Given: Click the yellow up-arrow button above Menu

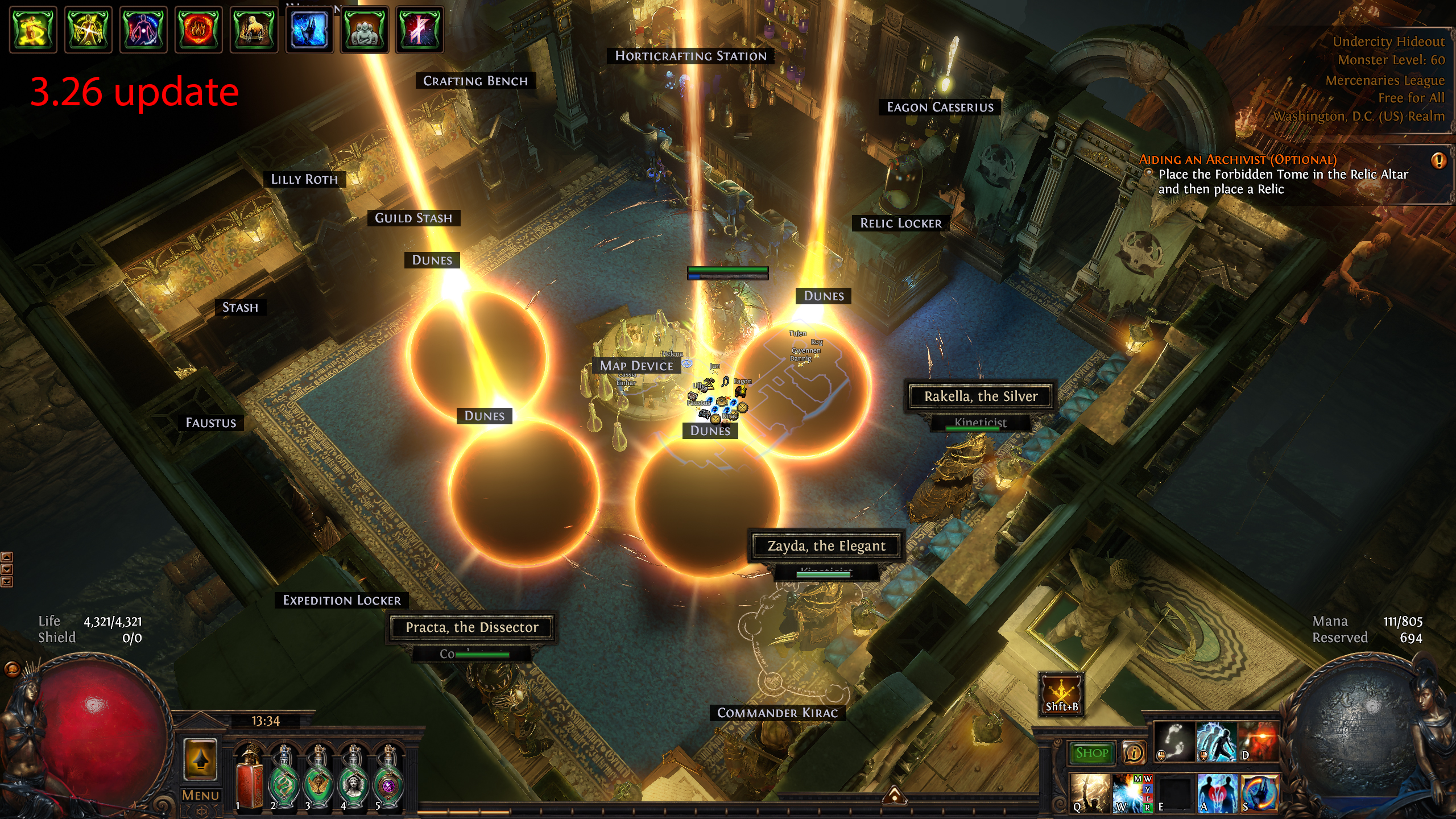Looking at the screenshot, I should coord(200,759).
